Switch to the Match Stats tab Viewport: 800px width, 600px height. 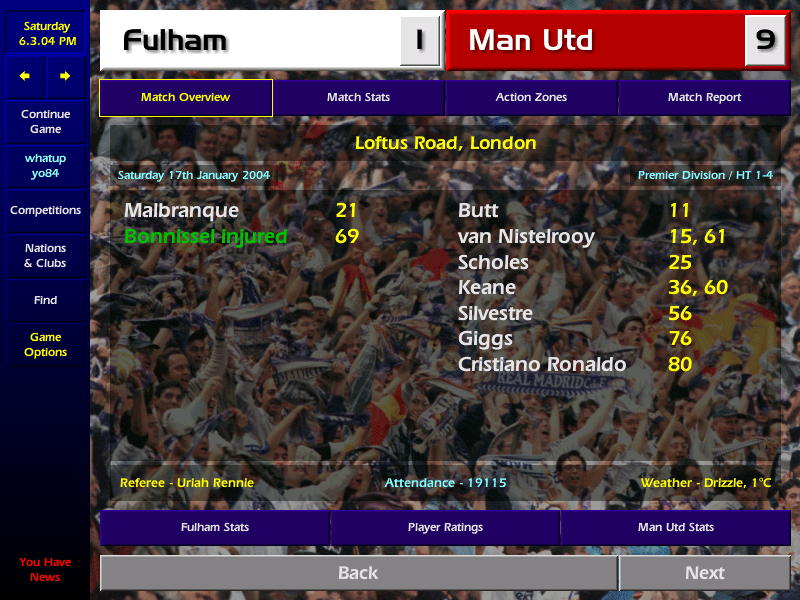click(x=358, y=98)
